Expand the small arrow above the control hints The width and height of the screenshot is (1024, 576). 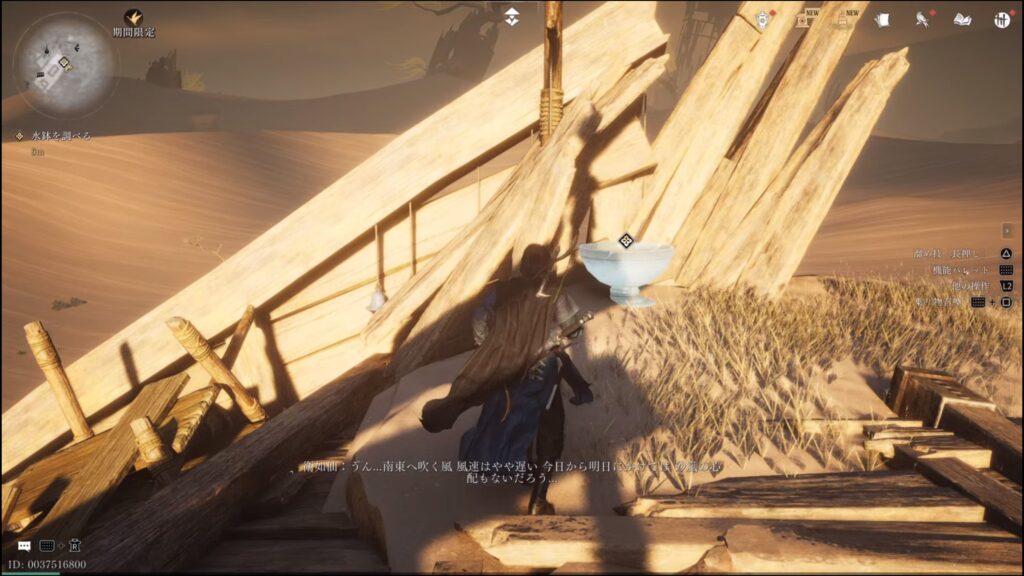coord(1006,231)
